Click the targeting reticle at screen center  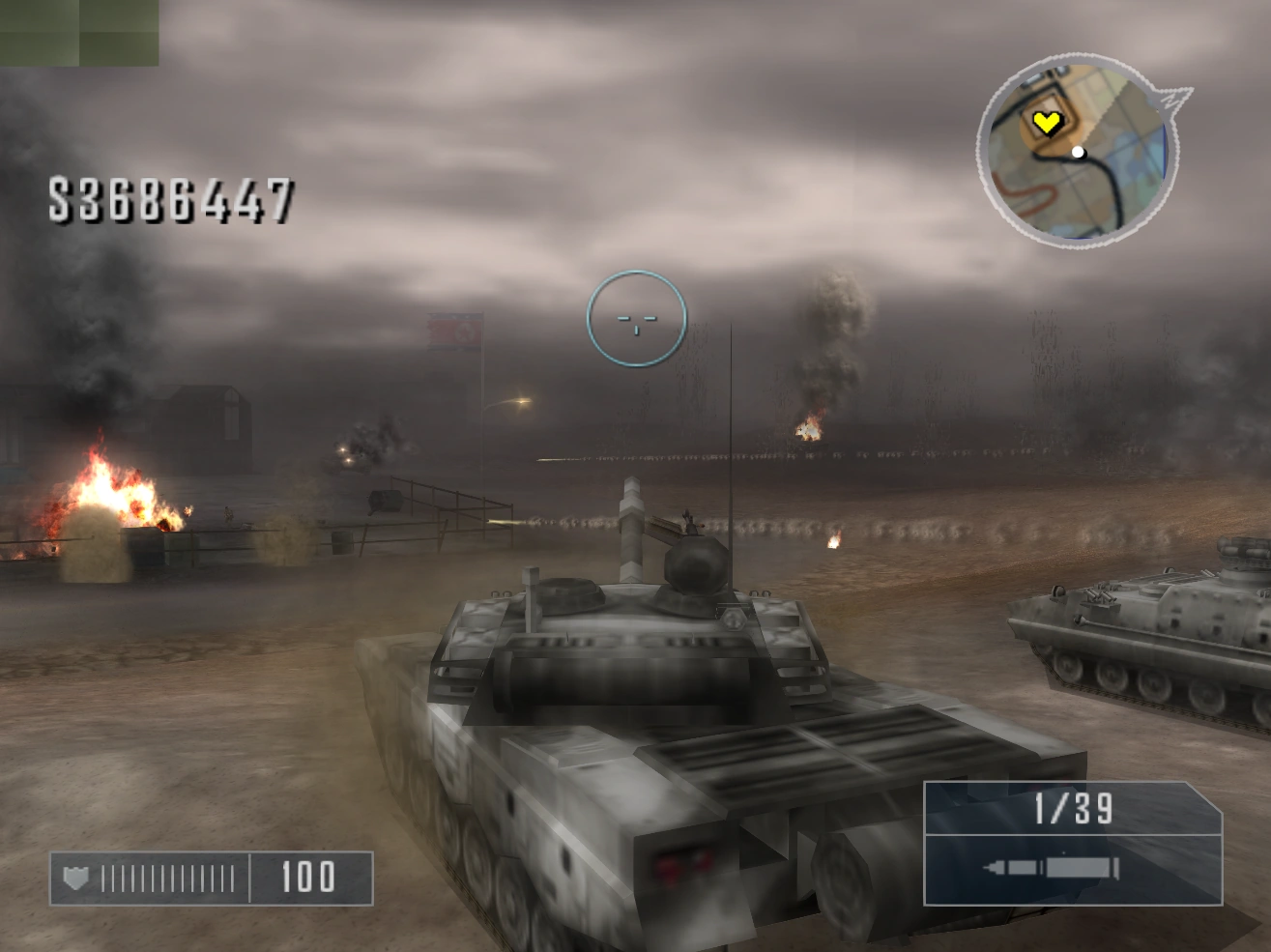pyautogui.click(x=636, y=322)
